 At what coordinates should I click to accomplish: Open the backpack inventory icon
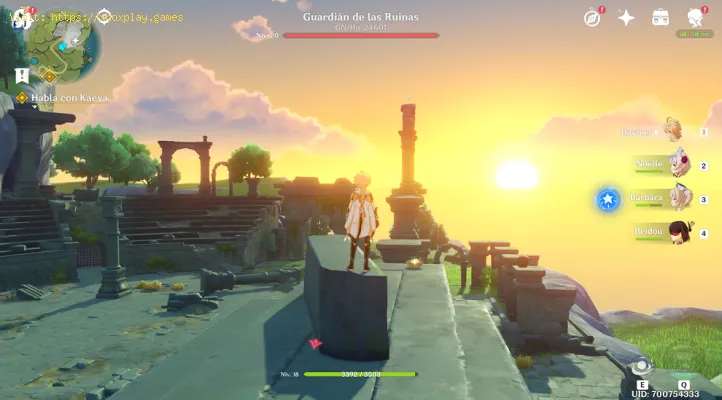(660, 18)
